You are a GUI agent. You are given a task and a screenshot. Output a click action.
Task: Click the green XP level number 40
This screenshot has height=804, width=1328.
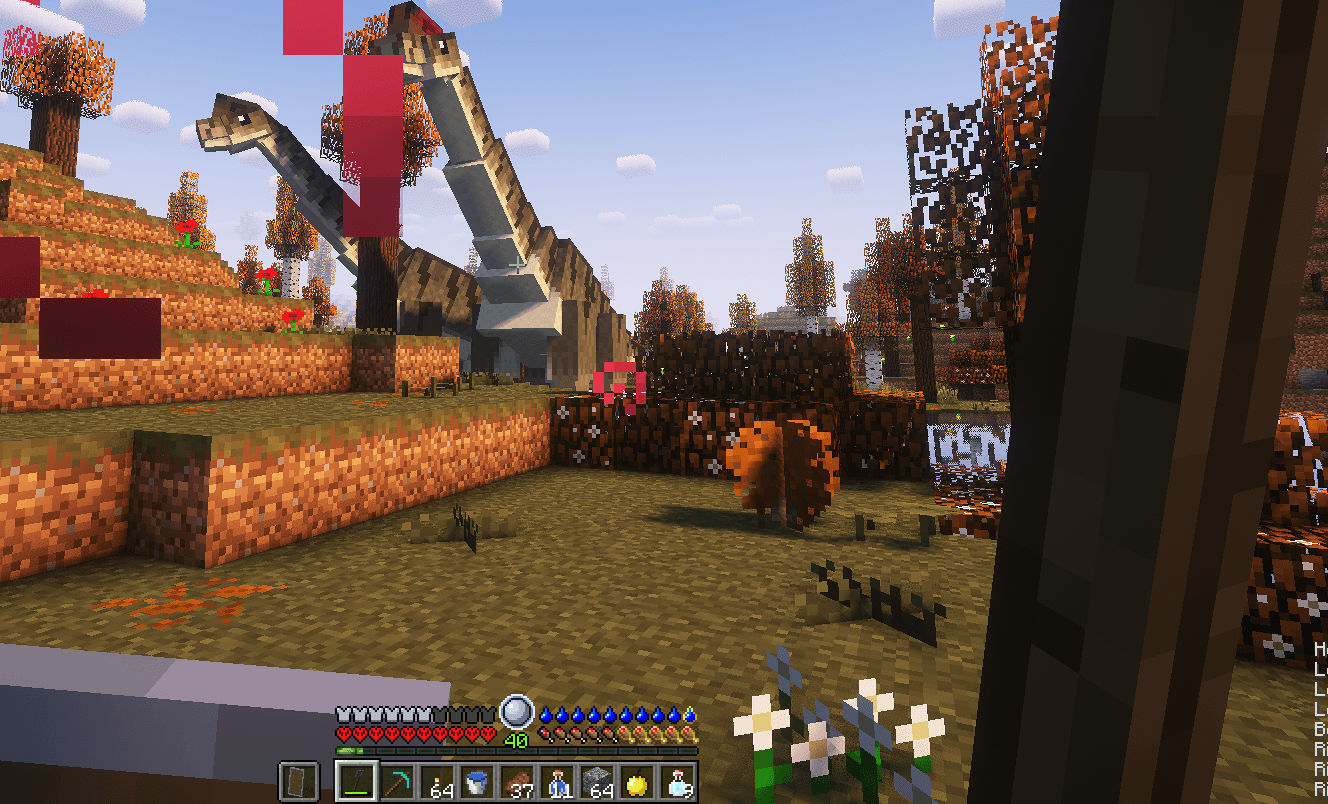tap(514, 739)
